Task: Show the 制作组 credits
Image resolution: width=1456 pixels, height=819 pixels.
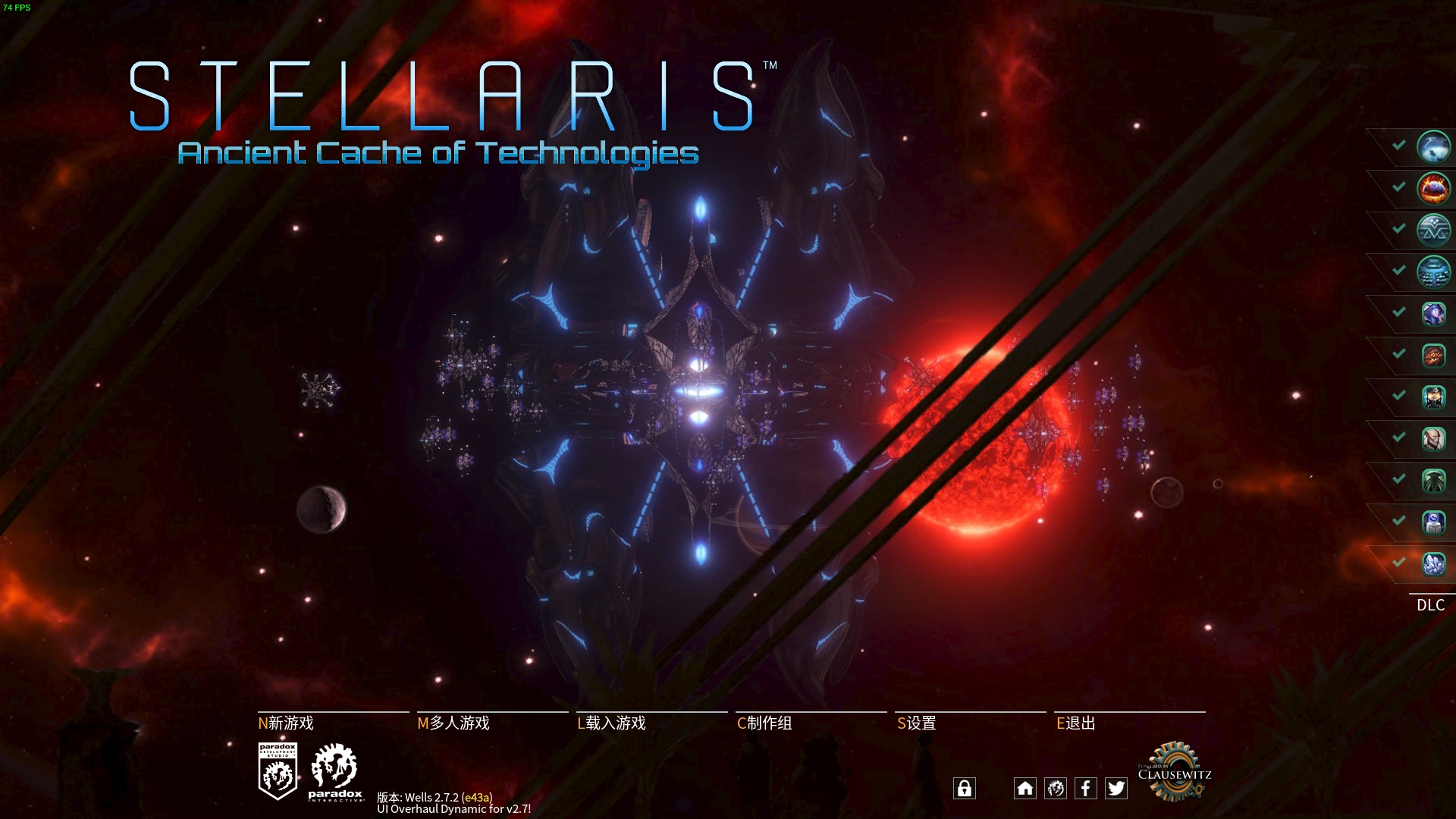Action: (764, 723)
